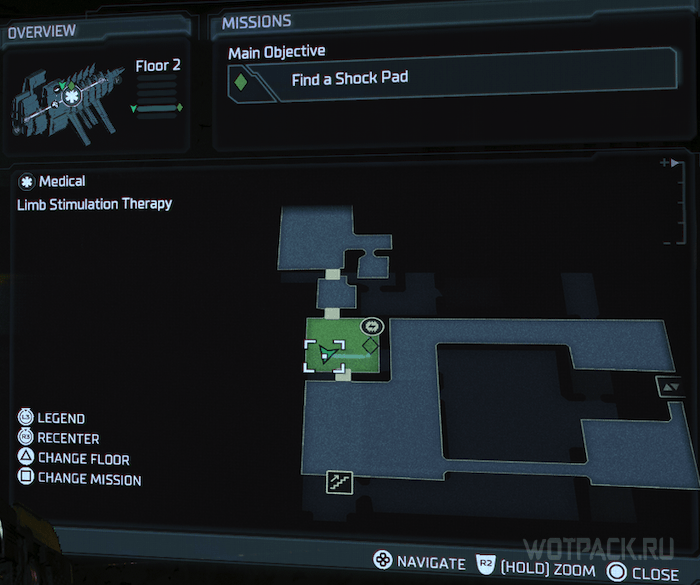
Task: Select the Floor 2 level indicator
Action: click(157, 66)
